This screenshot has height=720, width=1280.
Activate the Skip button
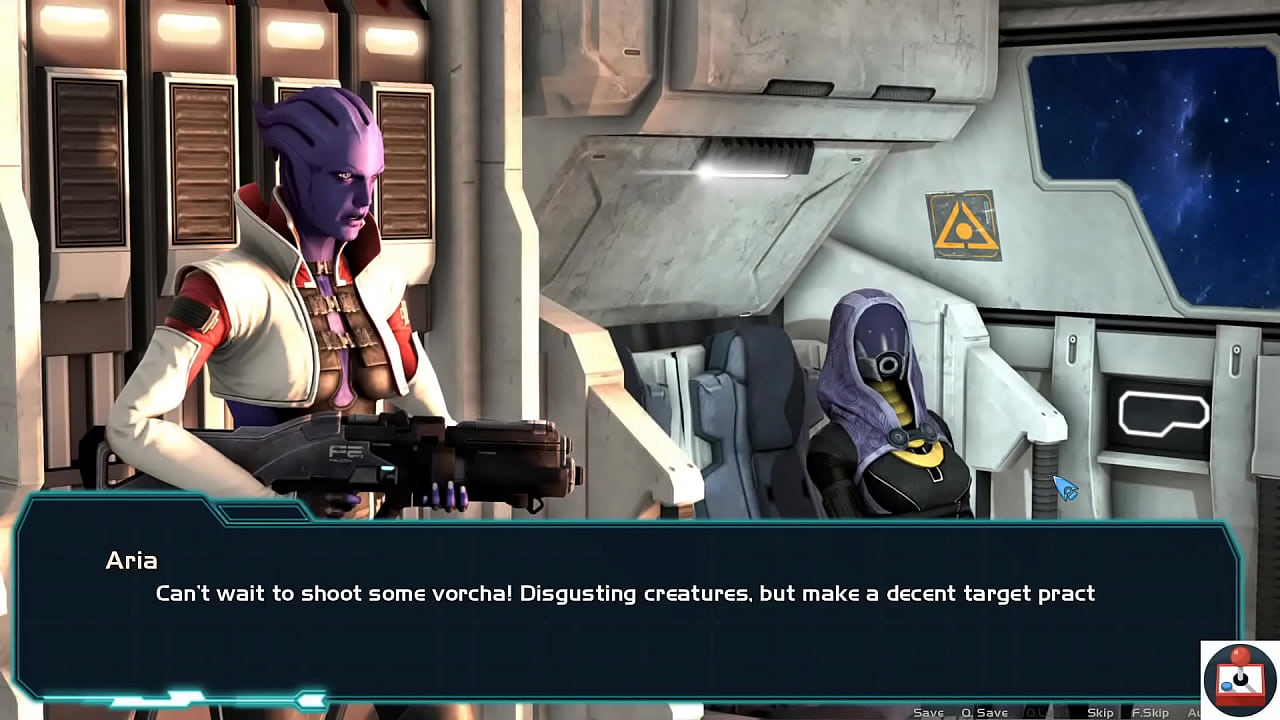click(1100, 712)
